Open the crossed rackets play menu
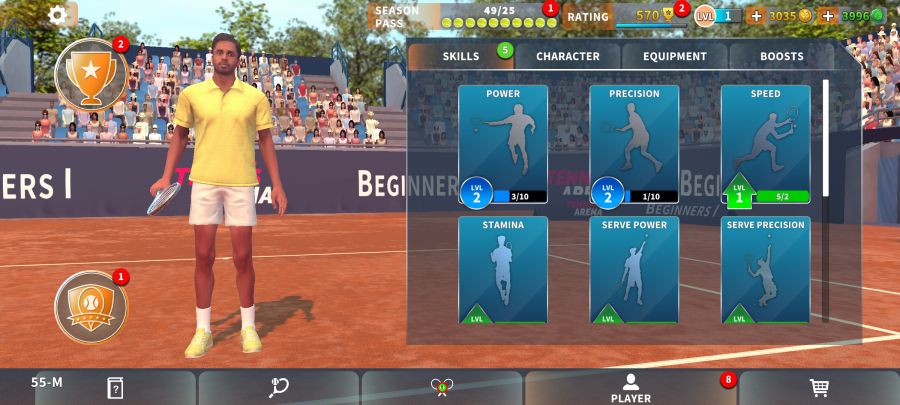The image size is (900, 405). coord(442,388)
